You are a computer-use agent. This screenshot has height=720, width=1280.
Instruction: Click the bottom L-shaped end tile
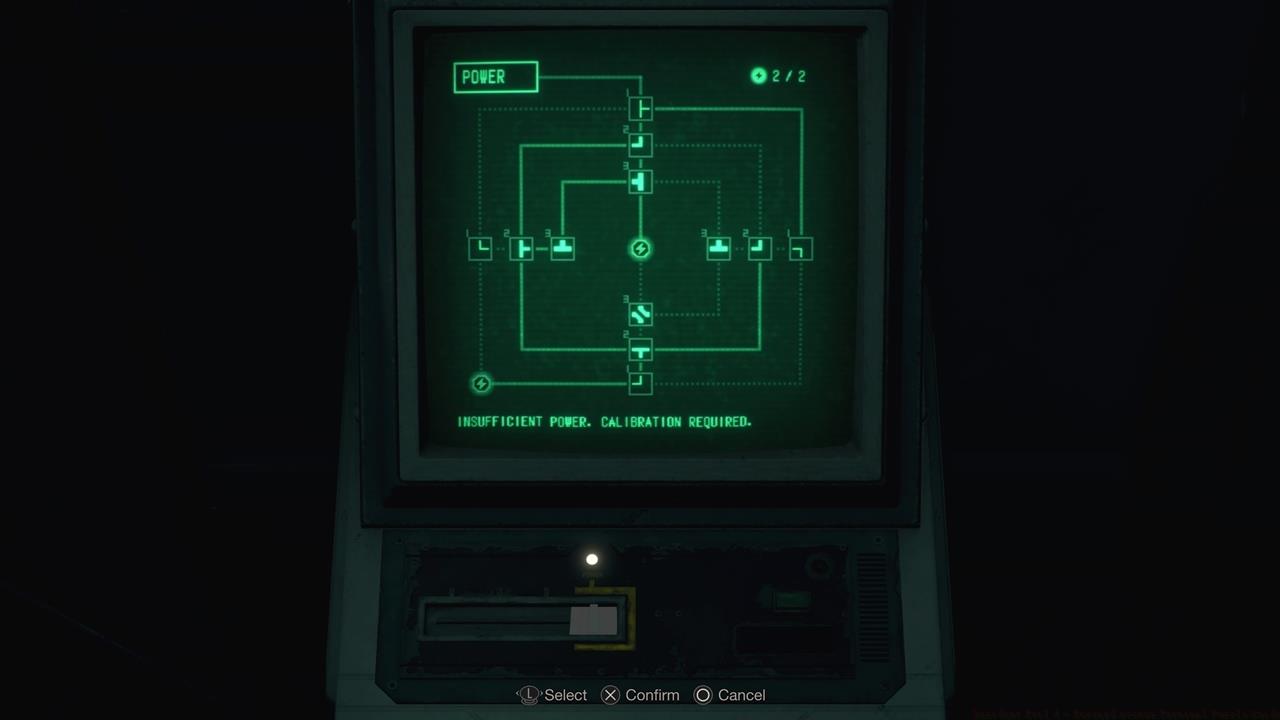640,383
